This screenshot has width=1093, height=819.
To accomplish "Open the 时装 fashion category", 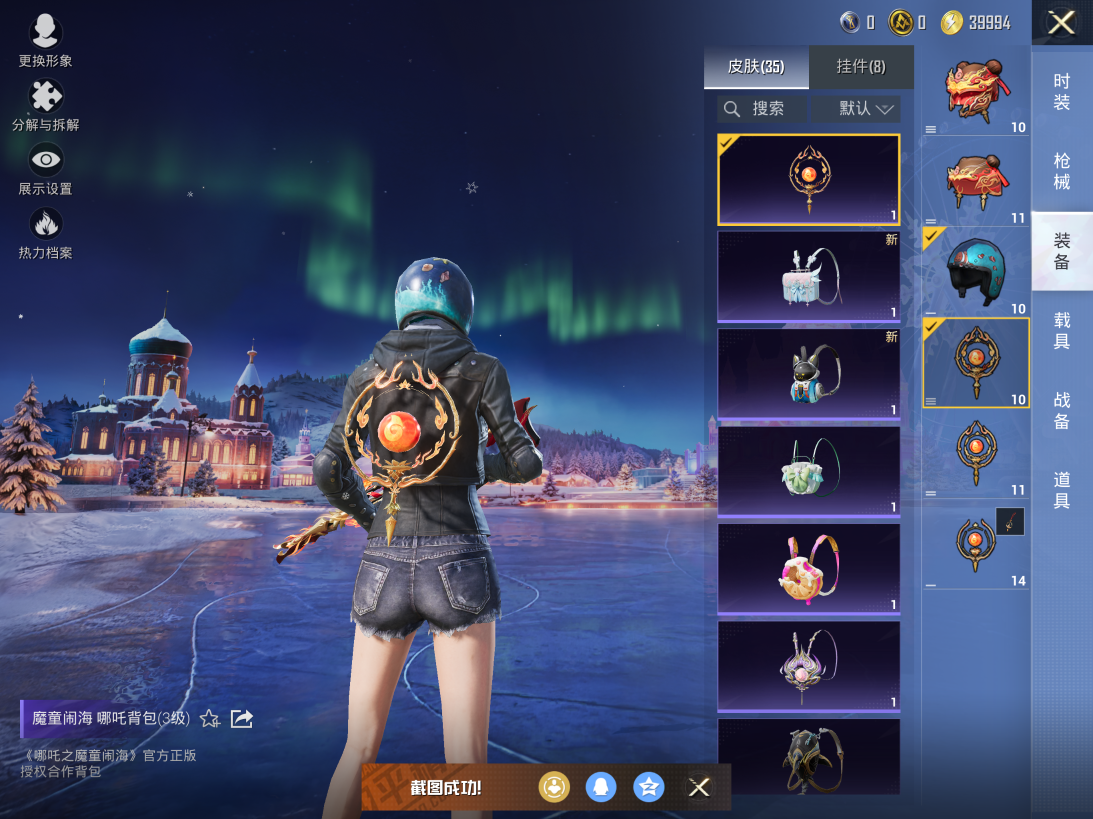I will pyautogui.click(x=1062, y=92).
